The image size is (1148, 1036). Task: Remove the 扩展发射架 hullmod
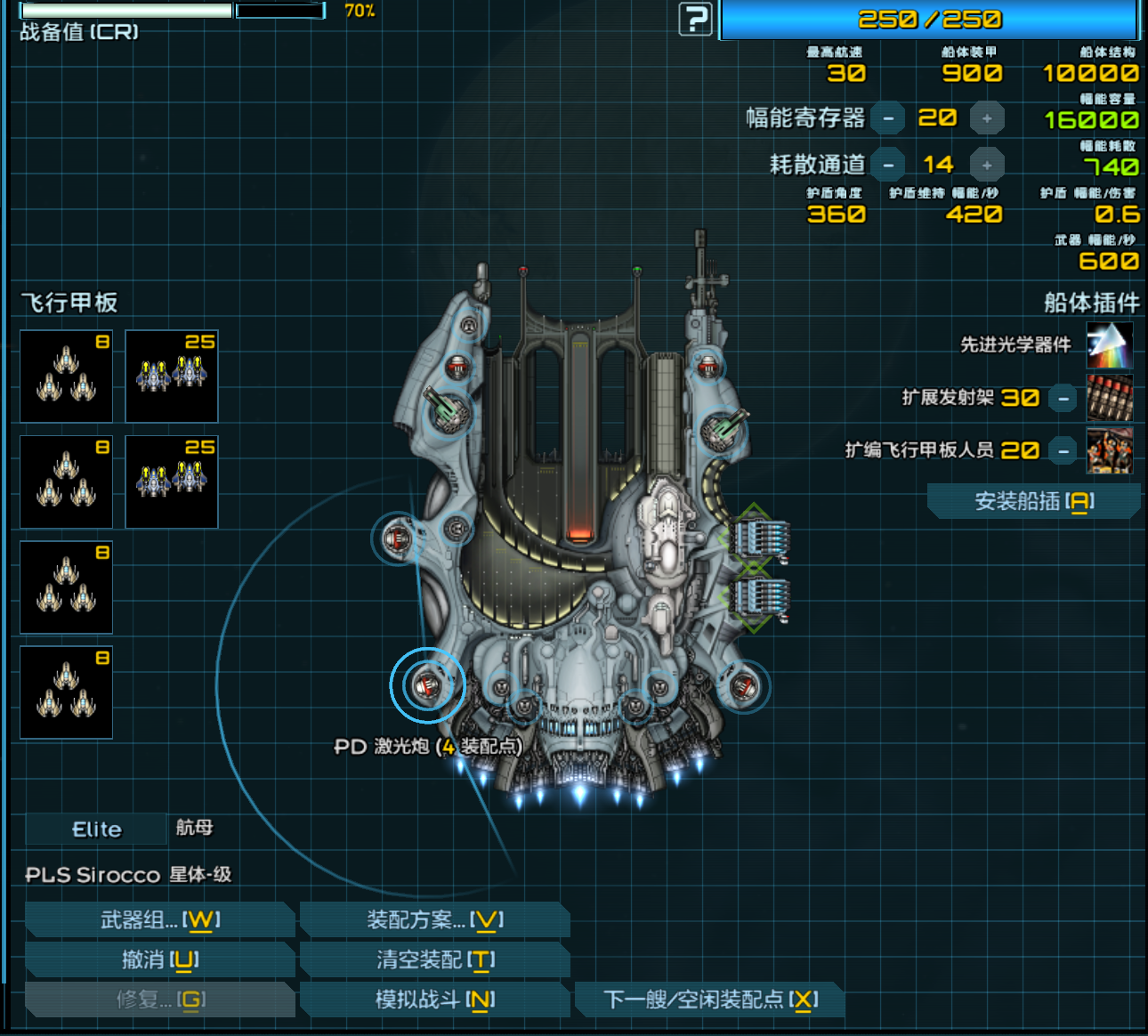tap(1063, 398)
